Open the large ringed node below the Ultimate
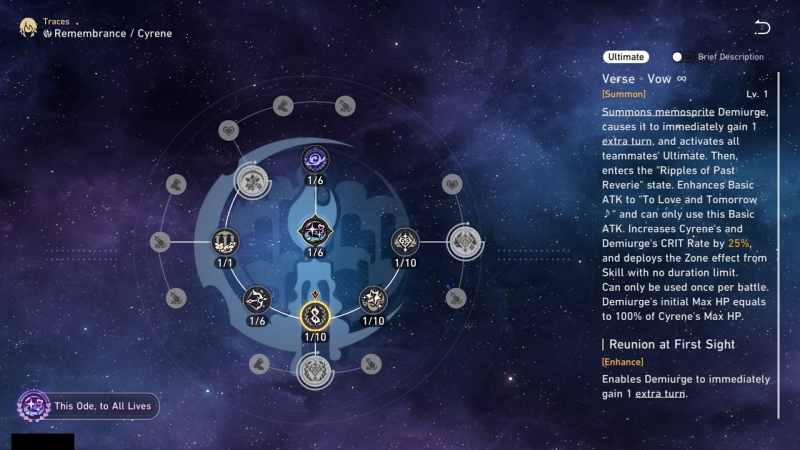This screenshot has width=800, height=450. [315, 371]
